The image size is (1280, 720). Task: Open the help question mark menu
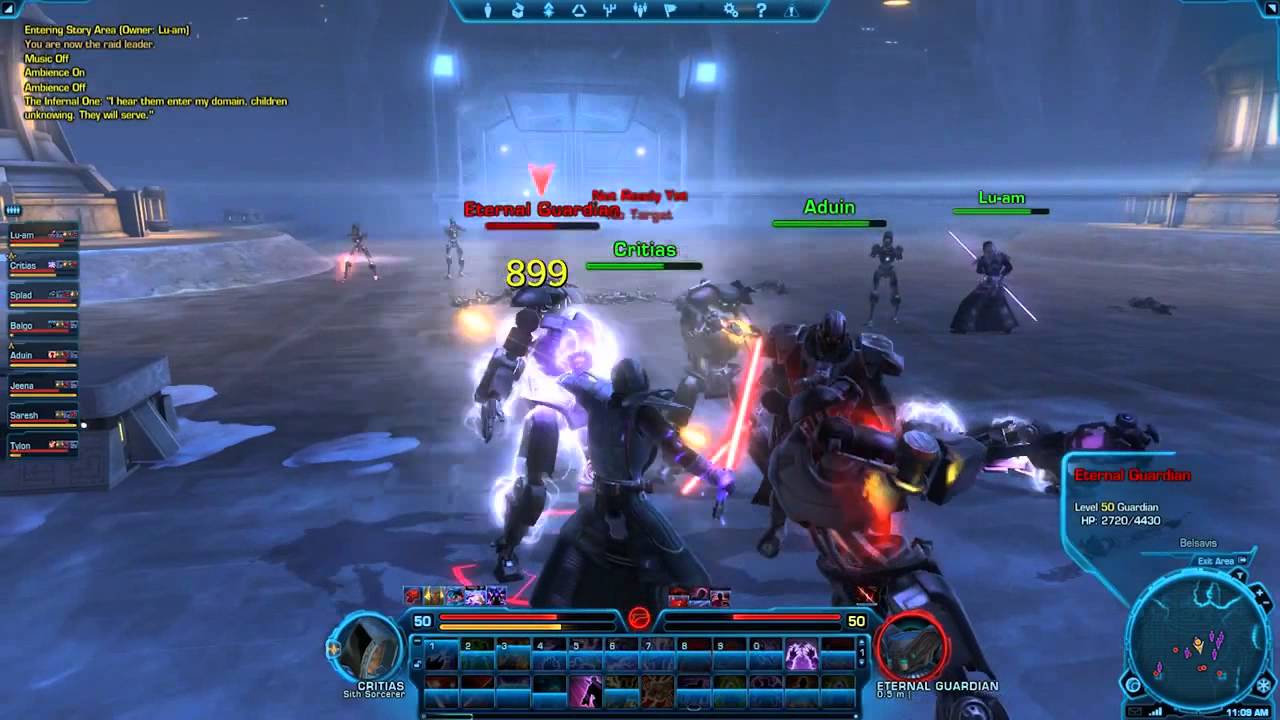(761, 11)
